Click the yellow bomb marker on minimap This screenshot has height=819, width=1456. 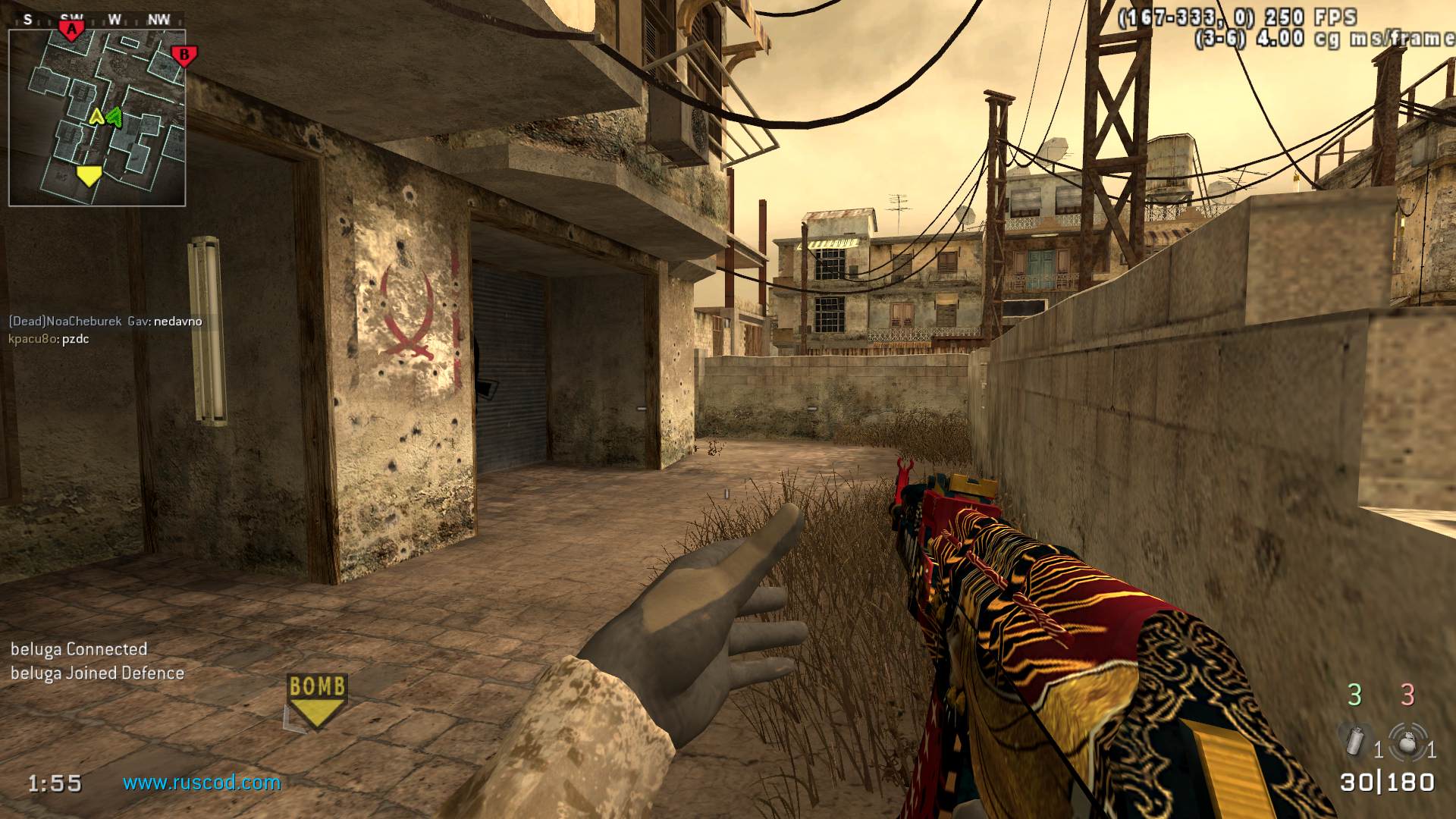click(89, 176)
